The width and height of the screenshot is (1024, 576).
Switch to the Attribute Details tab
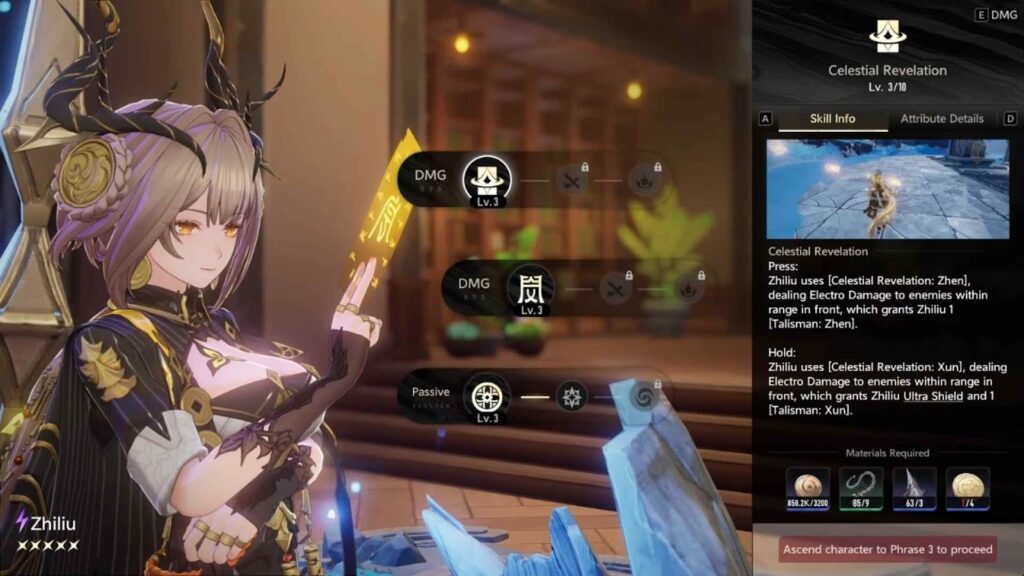(941, 119)
